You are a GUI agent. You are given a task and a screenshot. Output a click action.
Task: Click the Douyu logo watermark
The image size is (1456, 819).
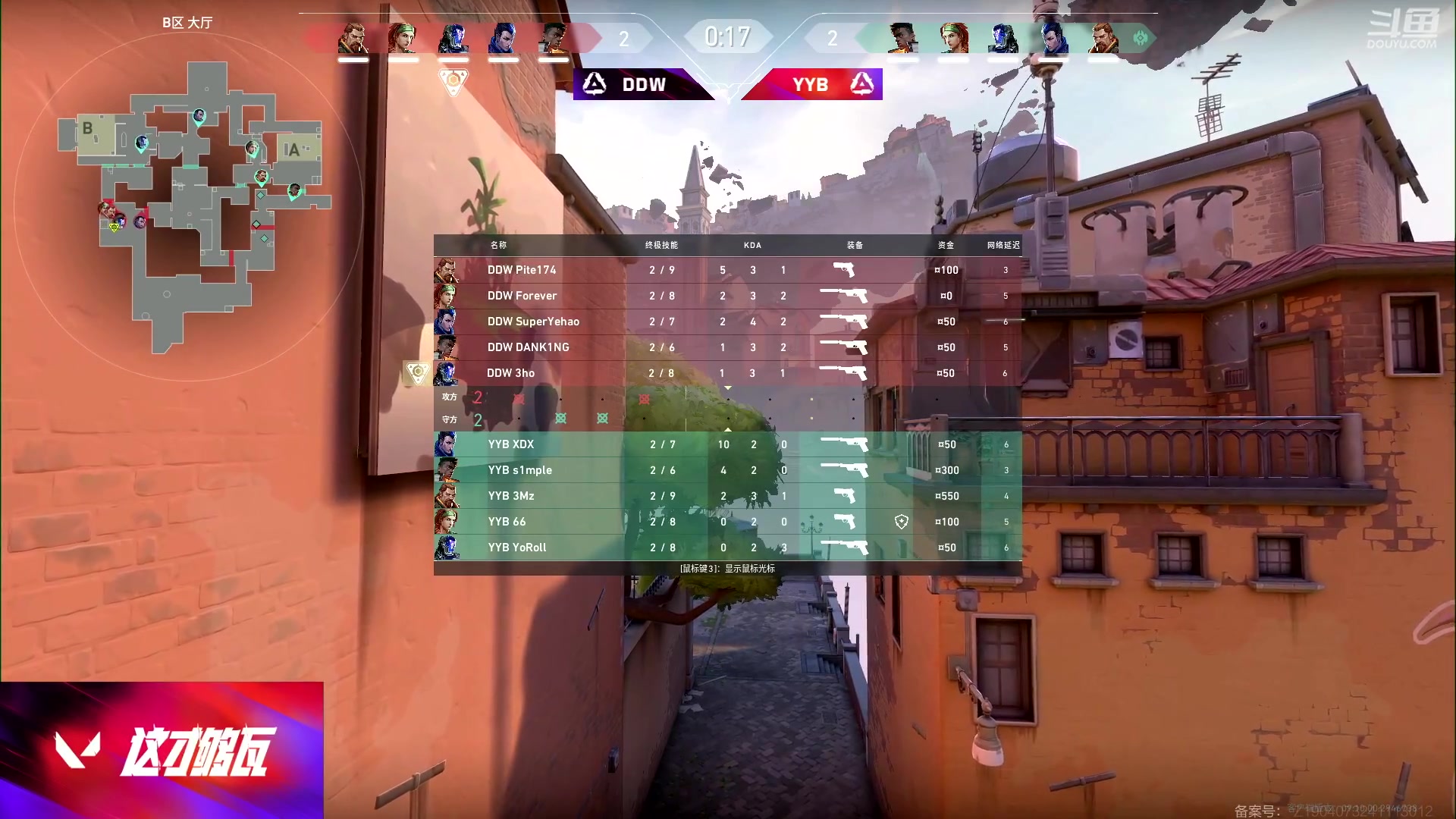coord(1401,30)
